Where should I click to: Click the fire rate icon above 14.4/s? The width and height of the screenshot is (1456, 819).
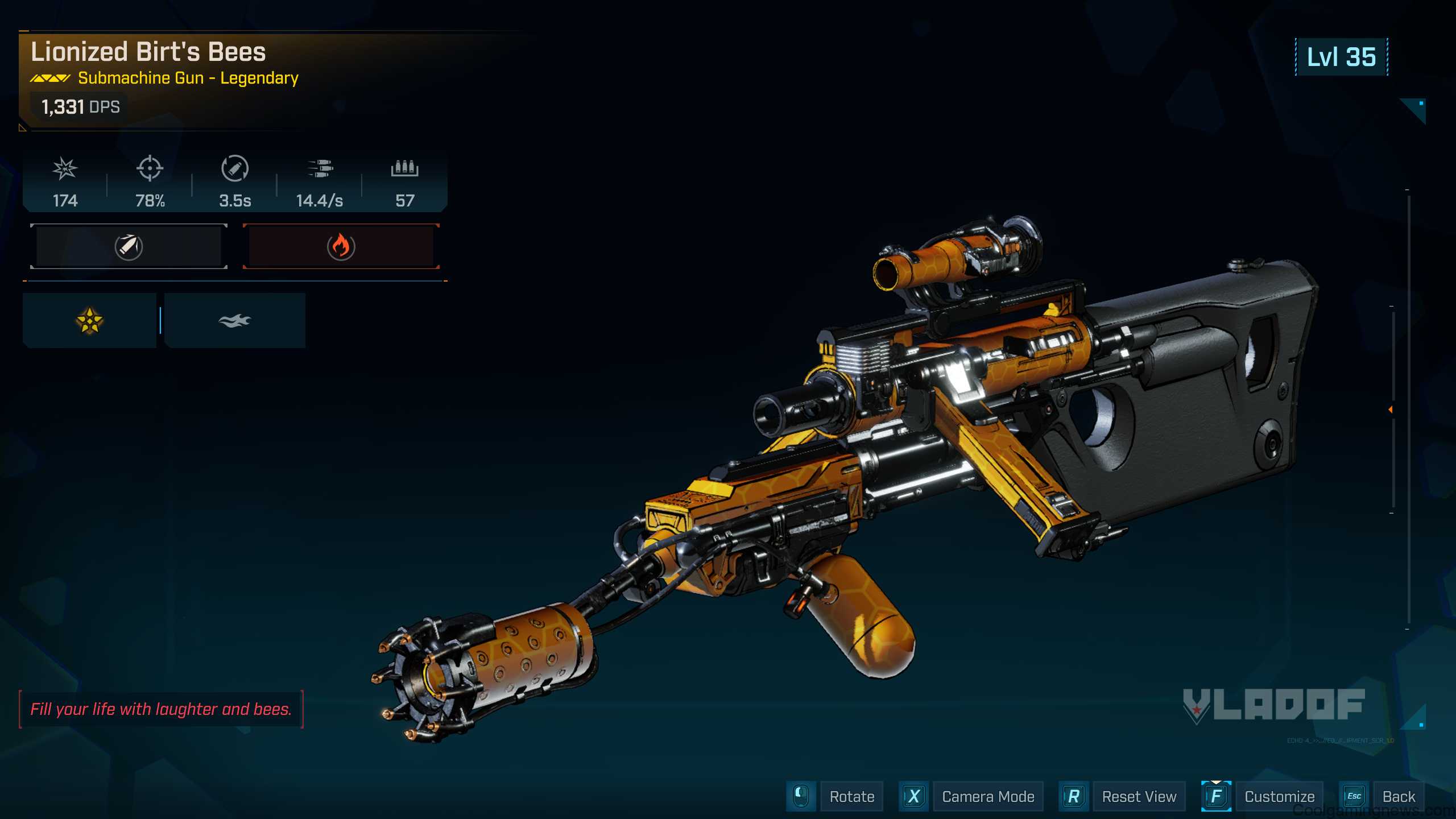[322, 169]
